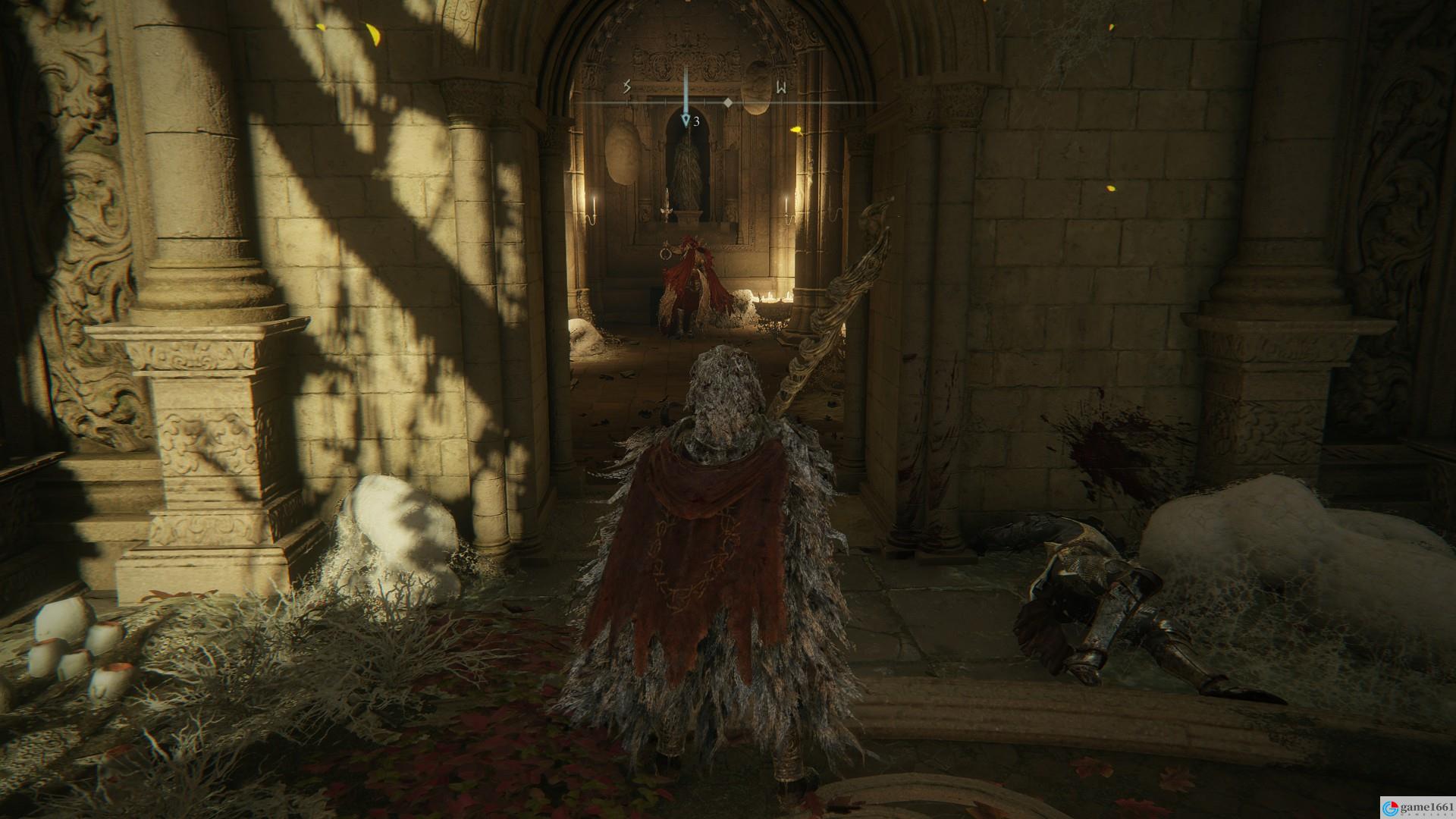Select the diamond marker on the compass bar

727,102
